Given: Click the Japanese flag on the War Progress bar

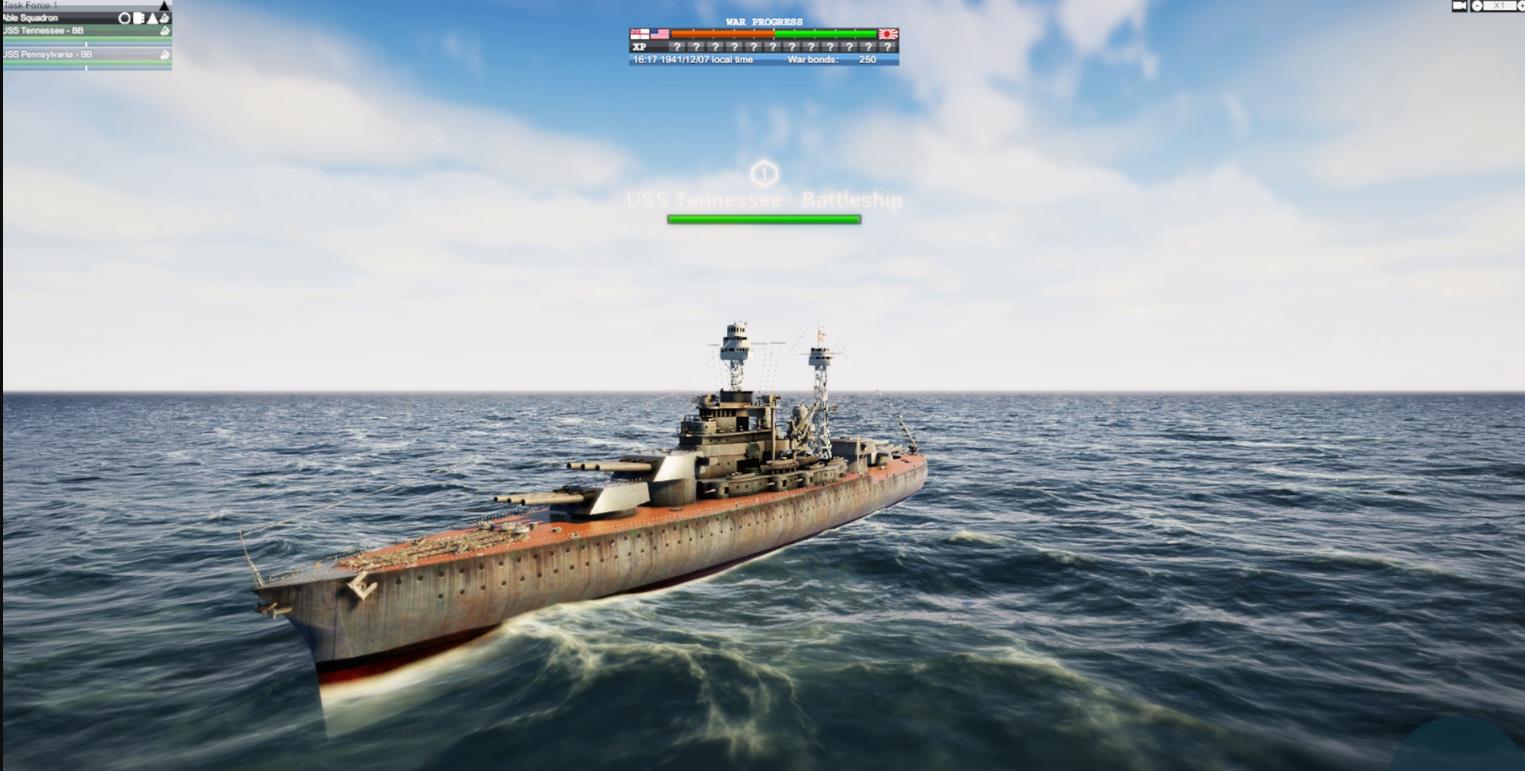Looking at the screenshot, I should coord(887,33).
